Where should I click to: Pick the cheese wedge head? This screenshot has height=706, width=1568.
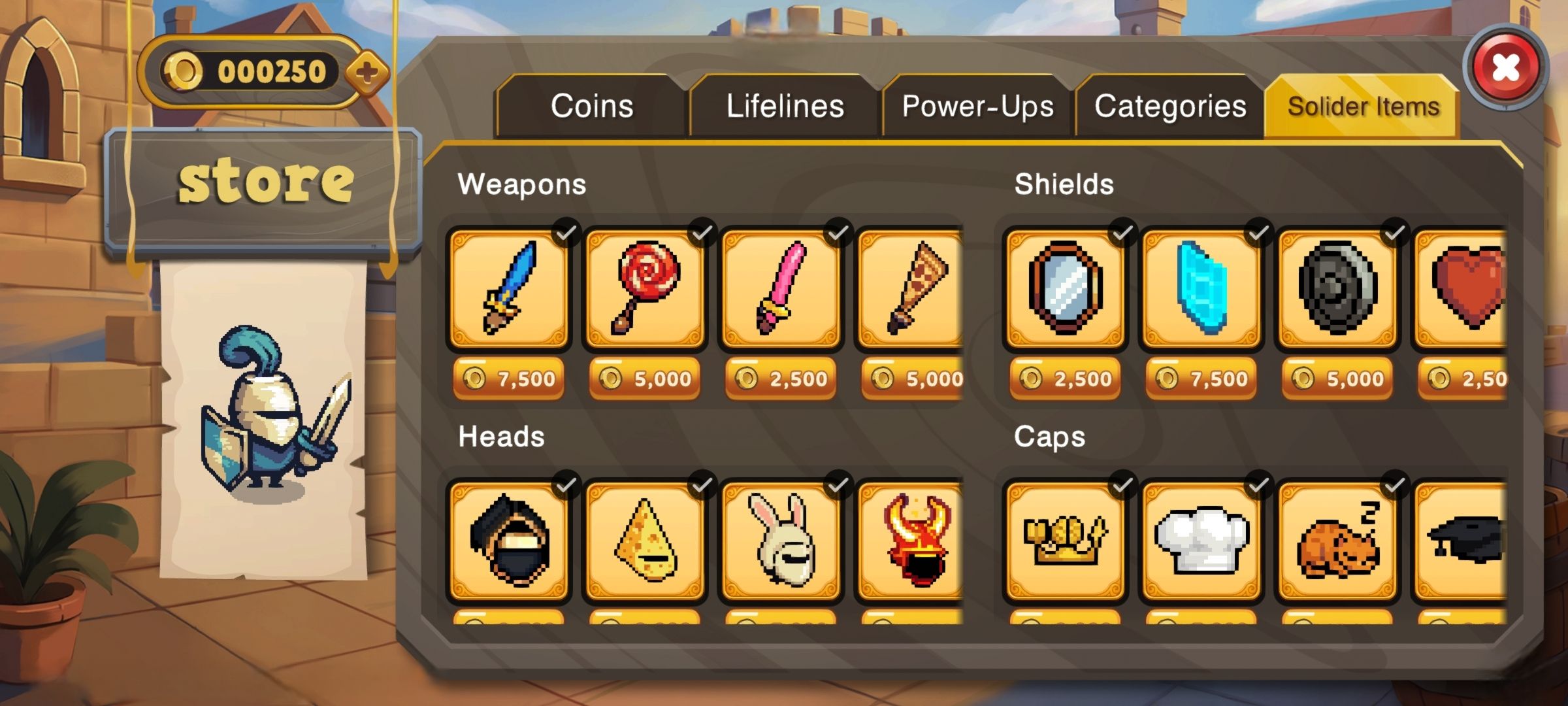(x=645, y=541)
